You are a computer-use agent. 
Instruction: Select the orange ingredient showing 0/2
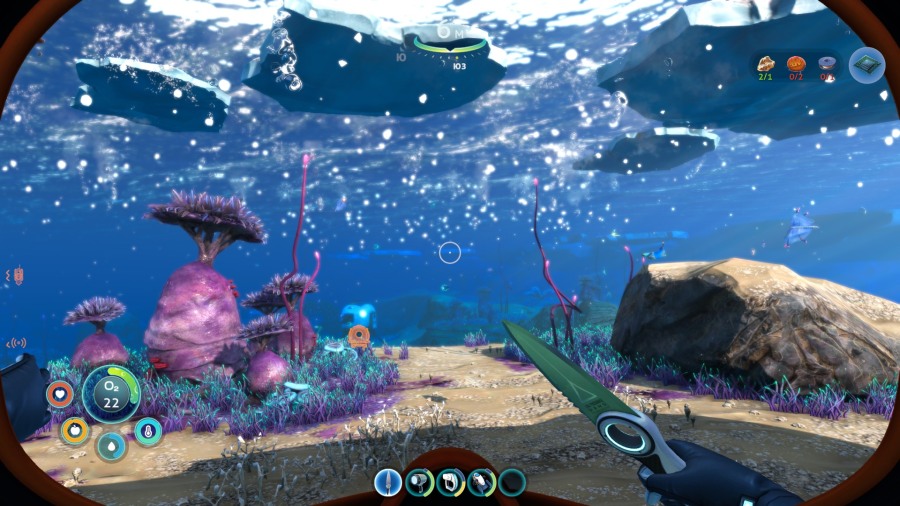pos(796,65)
